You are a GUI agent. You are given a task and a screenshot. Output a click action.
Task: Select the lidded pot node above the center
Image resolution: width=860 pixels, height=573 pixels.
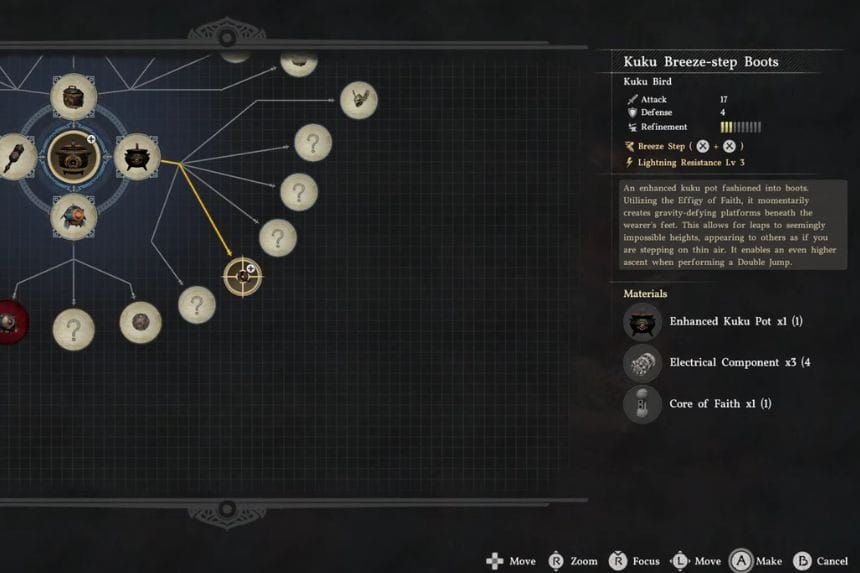pyautogui.click(x=73, y=96)
